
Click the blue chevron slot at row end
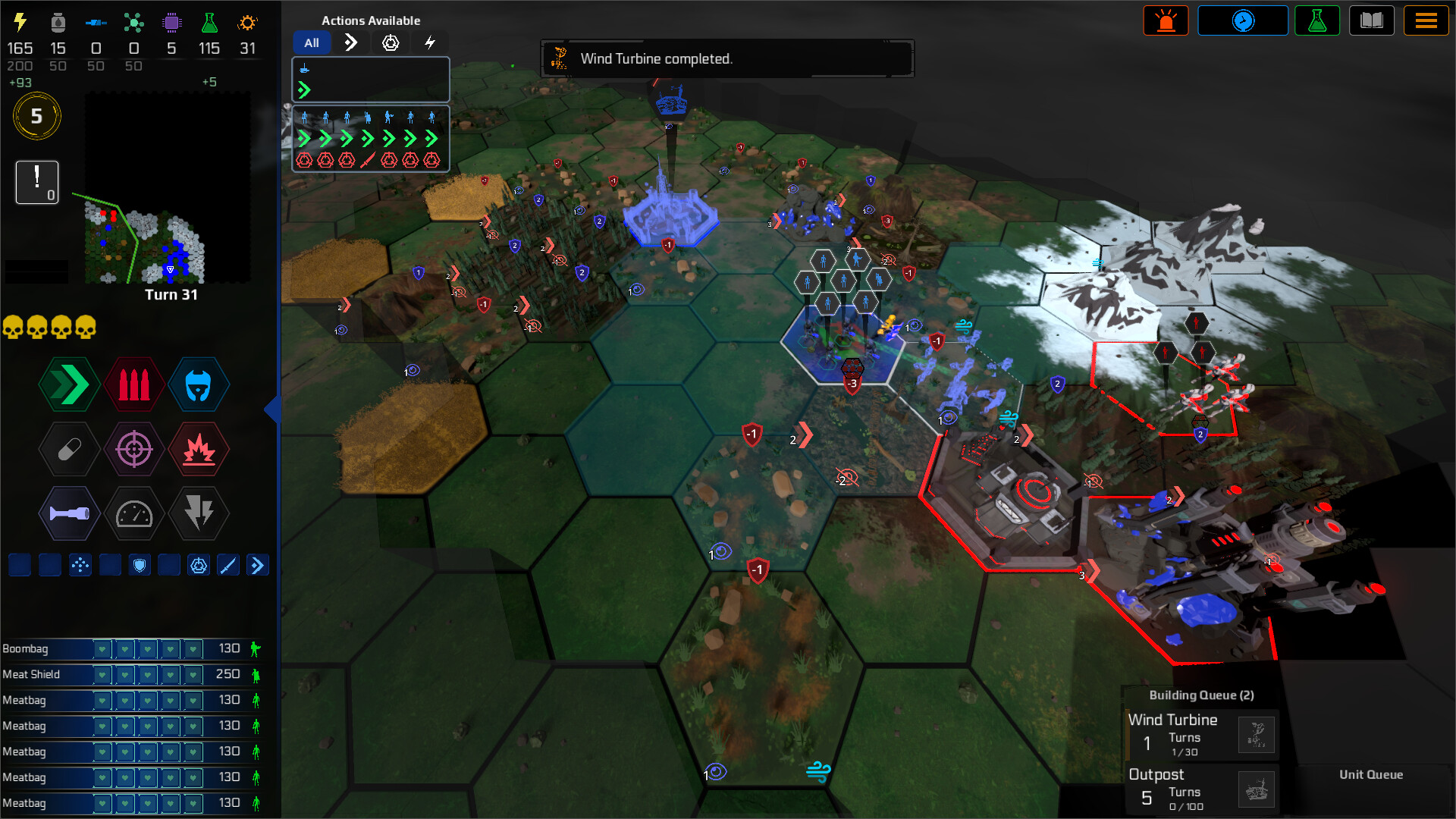tap(258, 564)
